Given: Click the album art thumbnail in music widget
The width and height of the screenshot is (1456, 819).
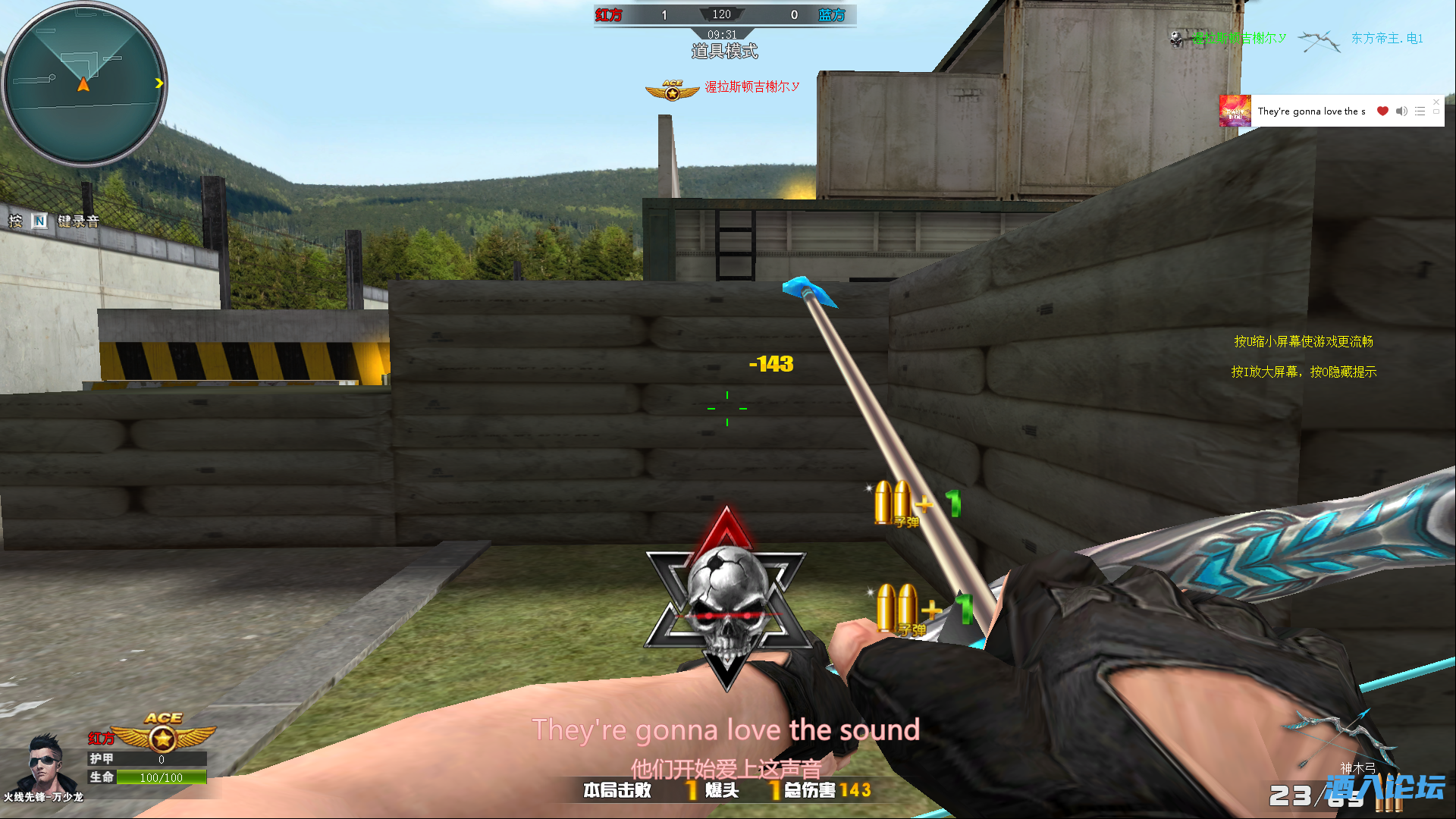Looking at the screenshot, I should click(1234, 111).
